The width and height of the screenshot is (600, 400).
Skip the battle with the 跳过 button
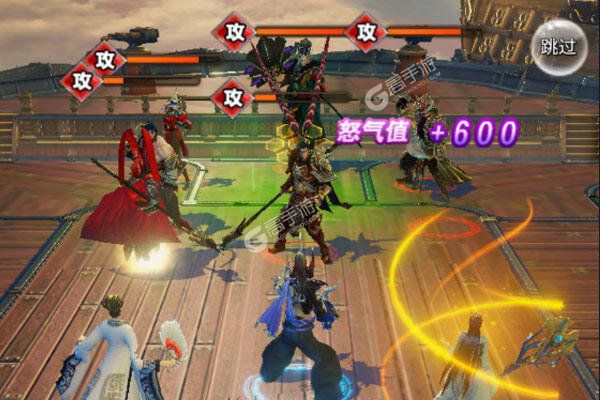(558, 47)
